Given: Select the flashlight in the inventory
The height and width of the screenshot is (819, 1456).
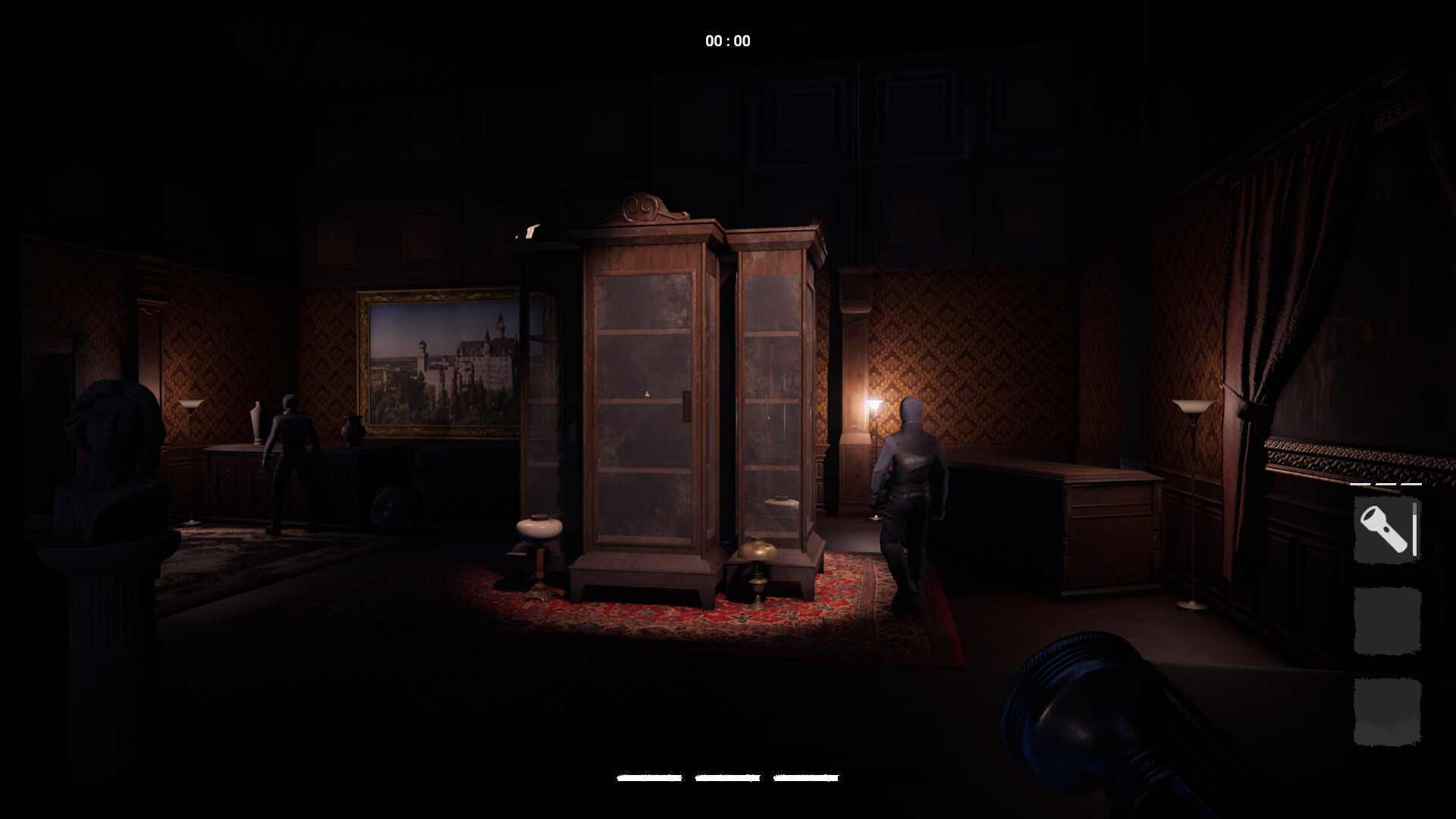Looking at the screenshot, I should [x=1385, y=529].
